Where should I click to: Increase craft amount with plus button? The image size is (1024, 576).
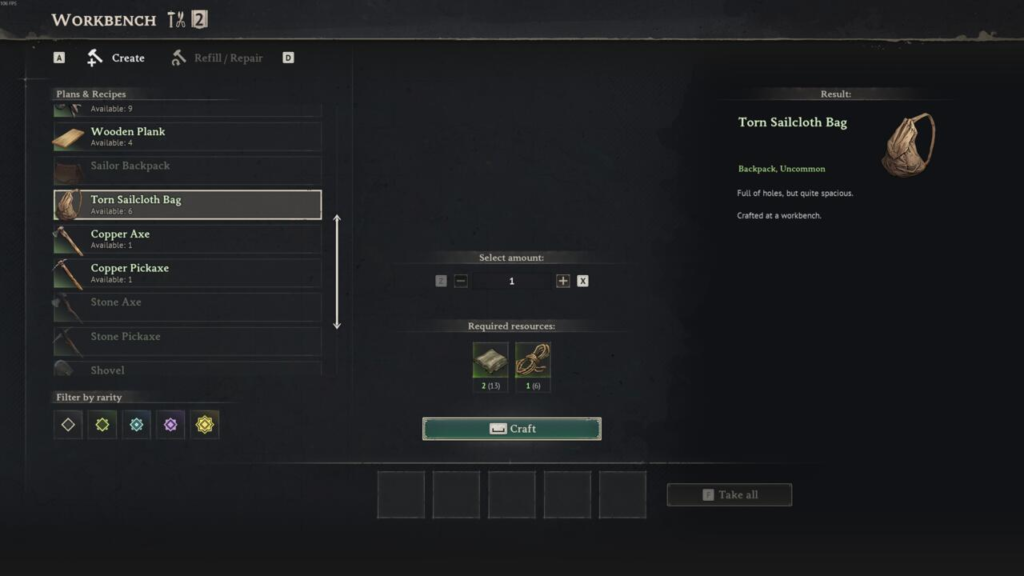[x=563, y=281]
